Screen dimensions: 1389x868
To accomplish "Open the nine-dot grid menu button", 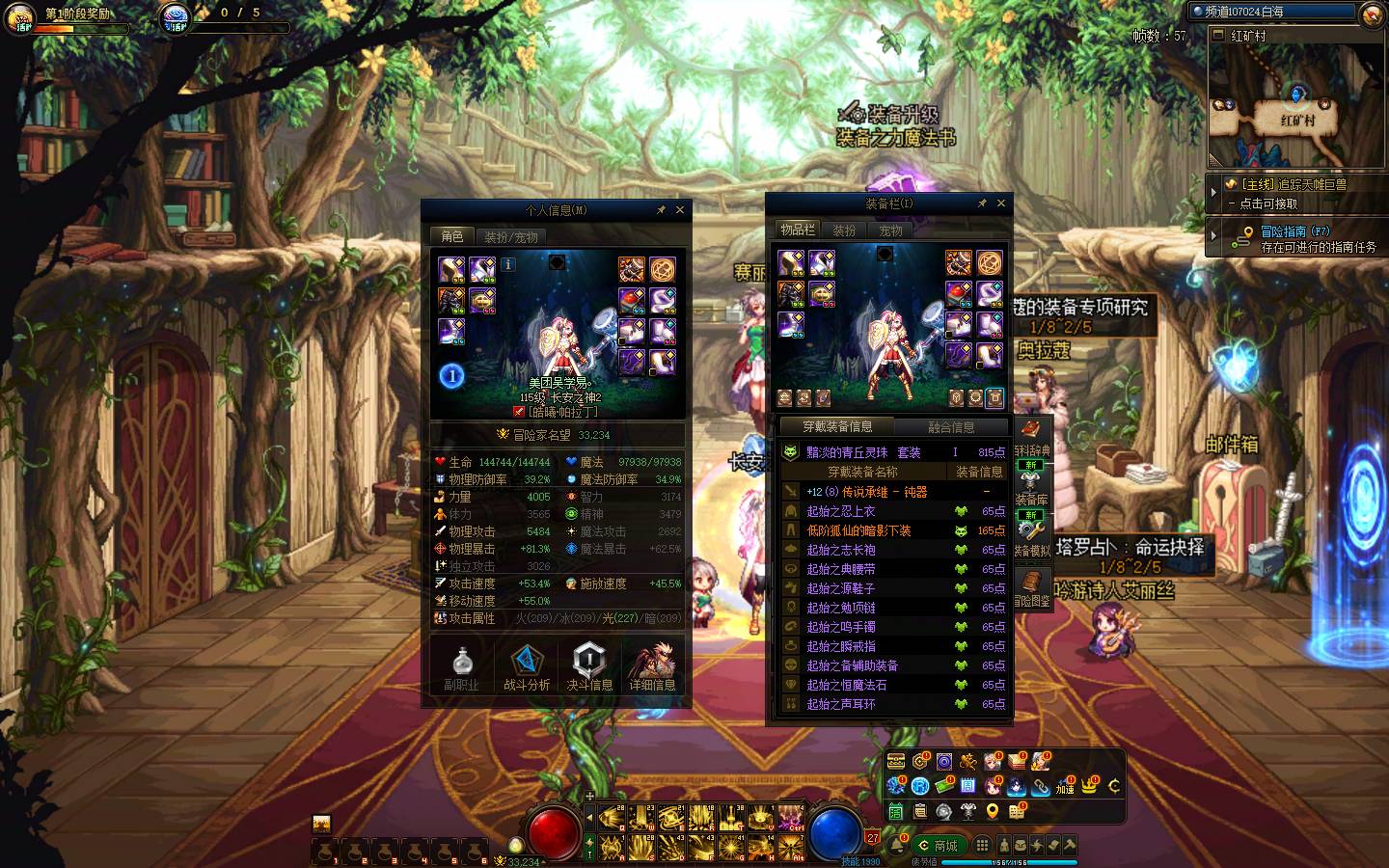I will (982, 845).
